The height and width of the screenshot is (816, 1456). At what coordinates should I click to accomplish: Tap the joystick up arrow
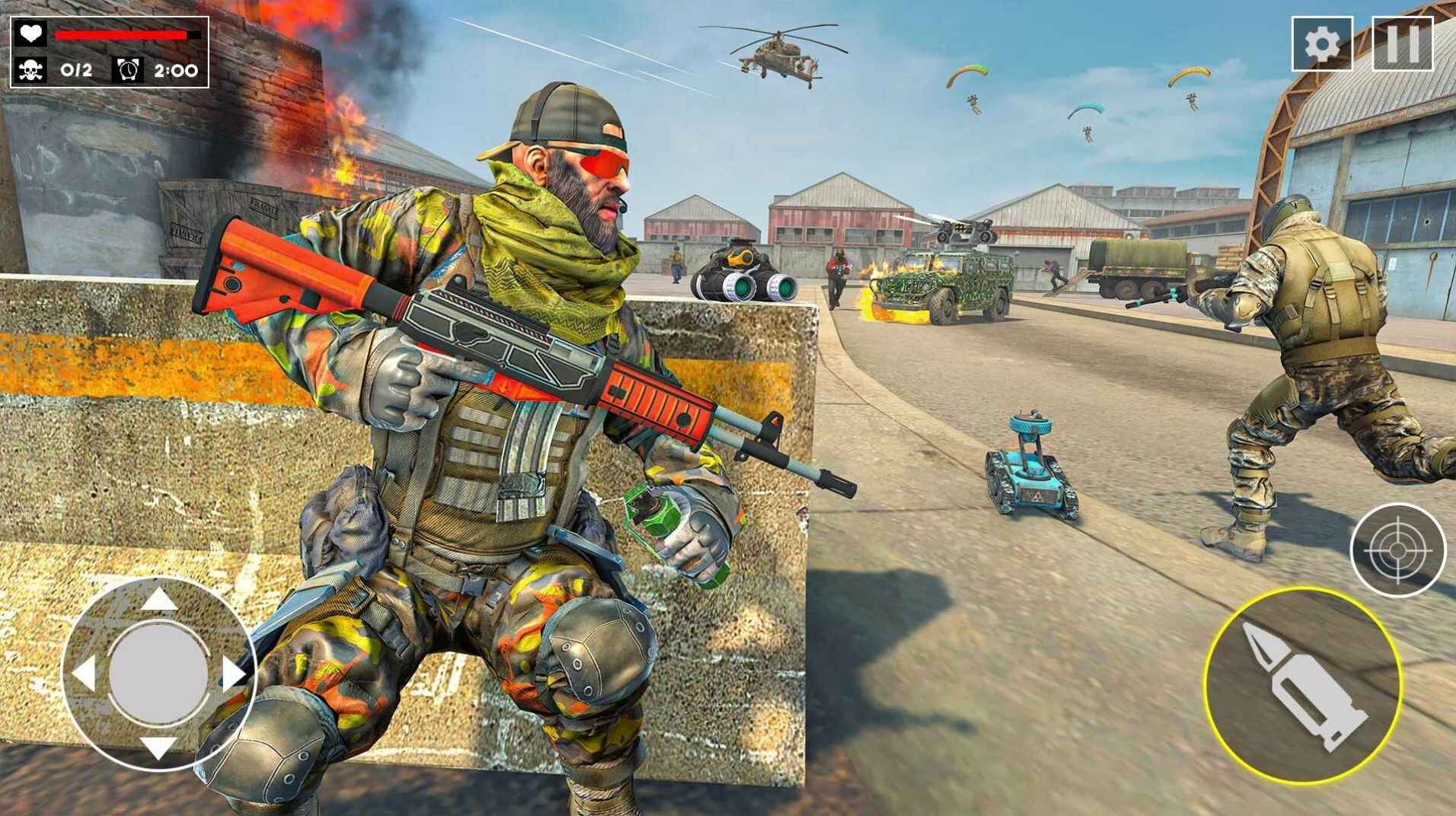pos(158,598)
